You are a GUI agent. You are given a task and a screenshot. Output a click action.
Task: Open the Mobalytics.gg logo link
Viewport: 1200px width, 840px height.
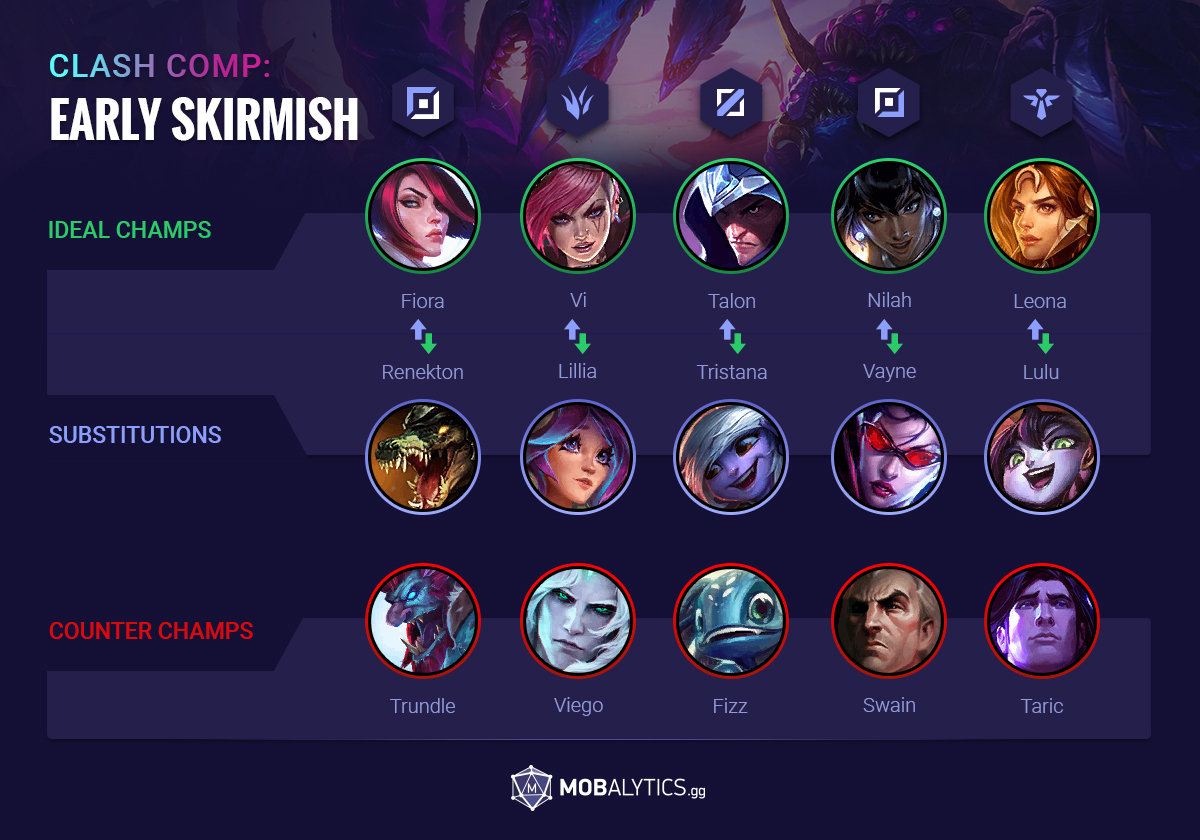tap(608, 788)
